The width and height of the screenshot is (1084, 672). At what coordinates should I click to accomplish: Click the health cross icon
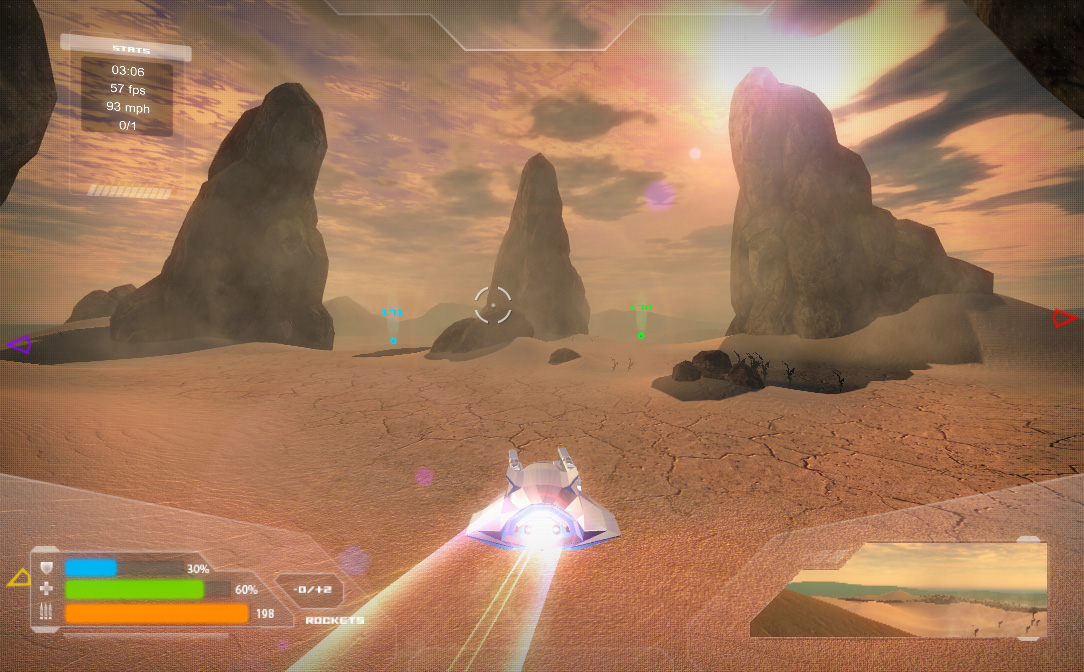pyautogui.click(x=47, y=590)
